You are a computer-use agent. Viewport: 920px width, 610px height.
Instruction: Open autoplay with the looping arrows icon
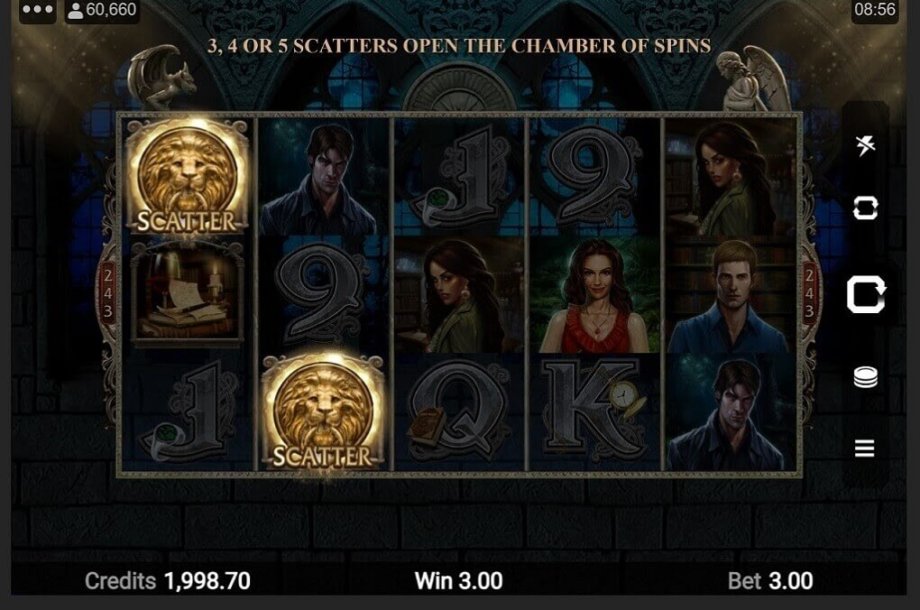tap(866, 208)
